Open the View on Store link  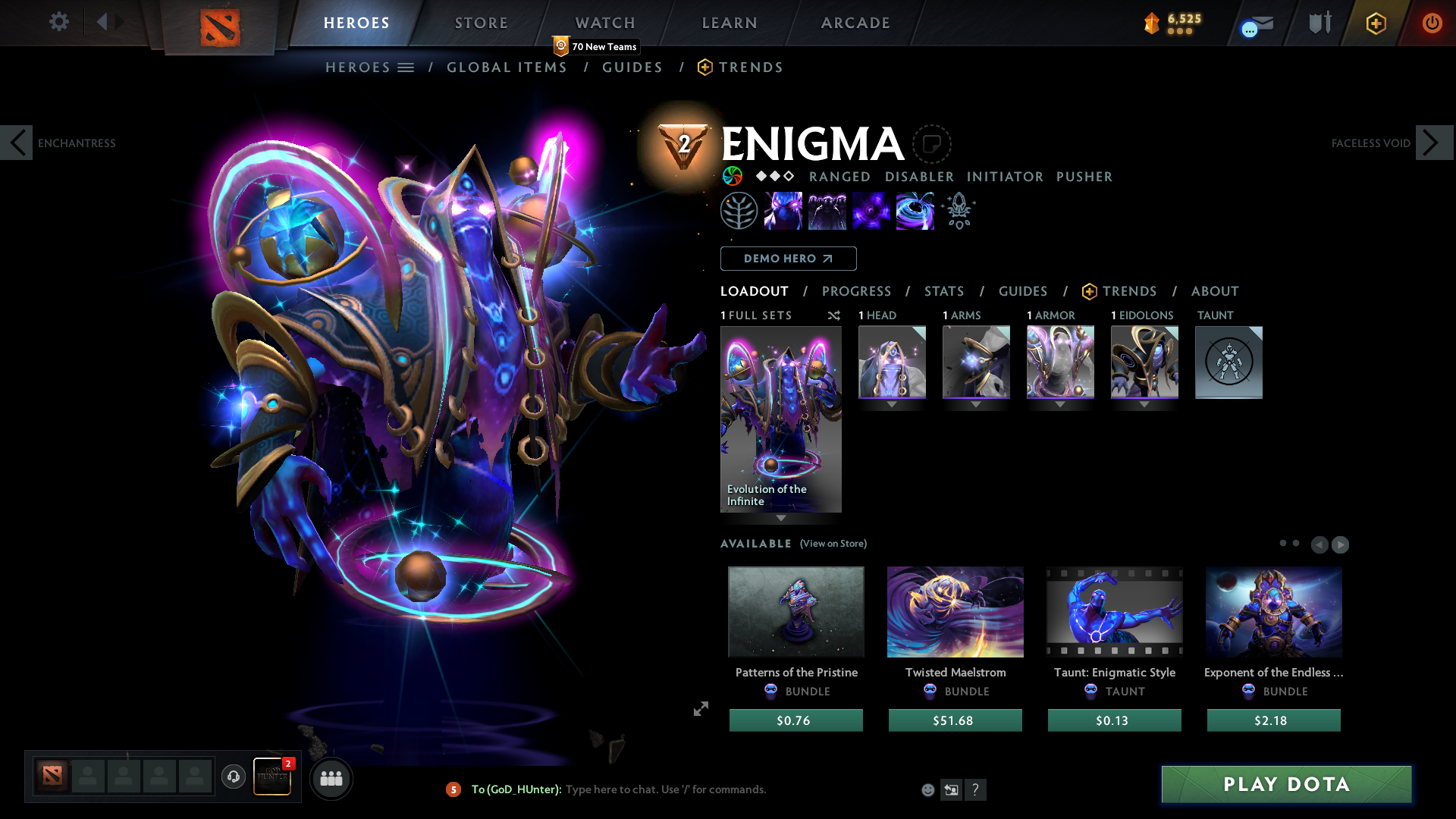click(x=833, y=544)
